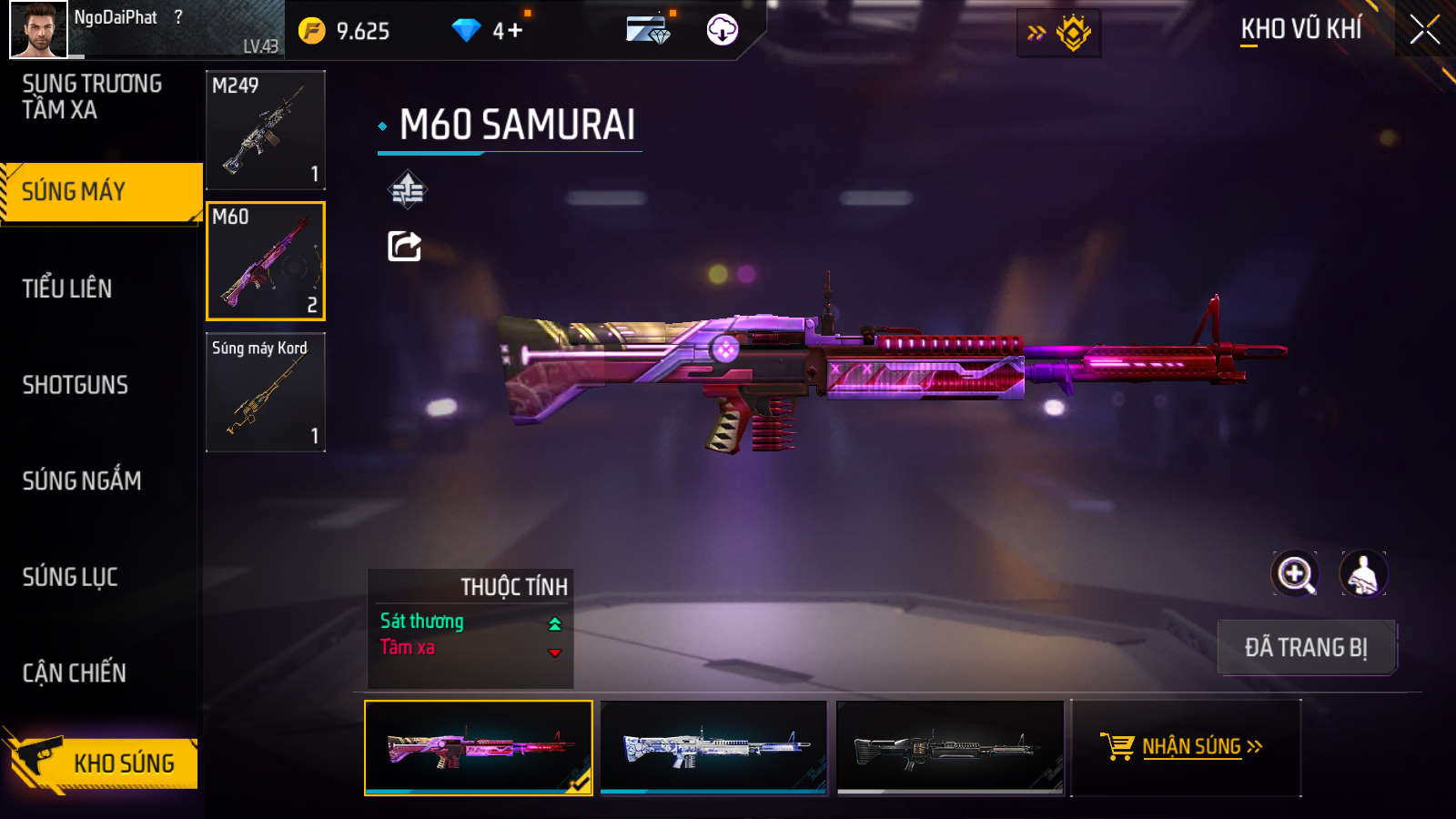
Task: Choose the Súng máy Kord tile
Action: tap(266, 392)
